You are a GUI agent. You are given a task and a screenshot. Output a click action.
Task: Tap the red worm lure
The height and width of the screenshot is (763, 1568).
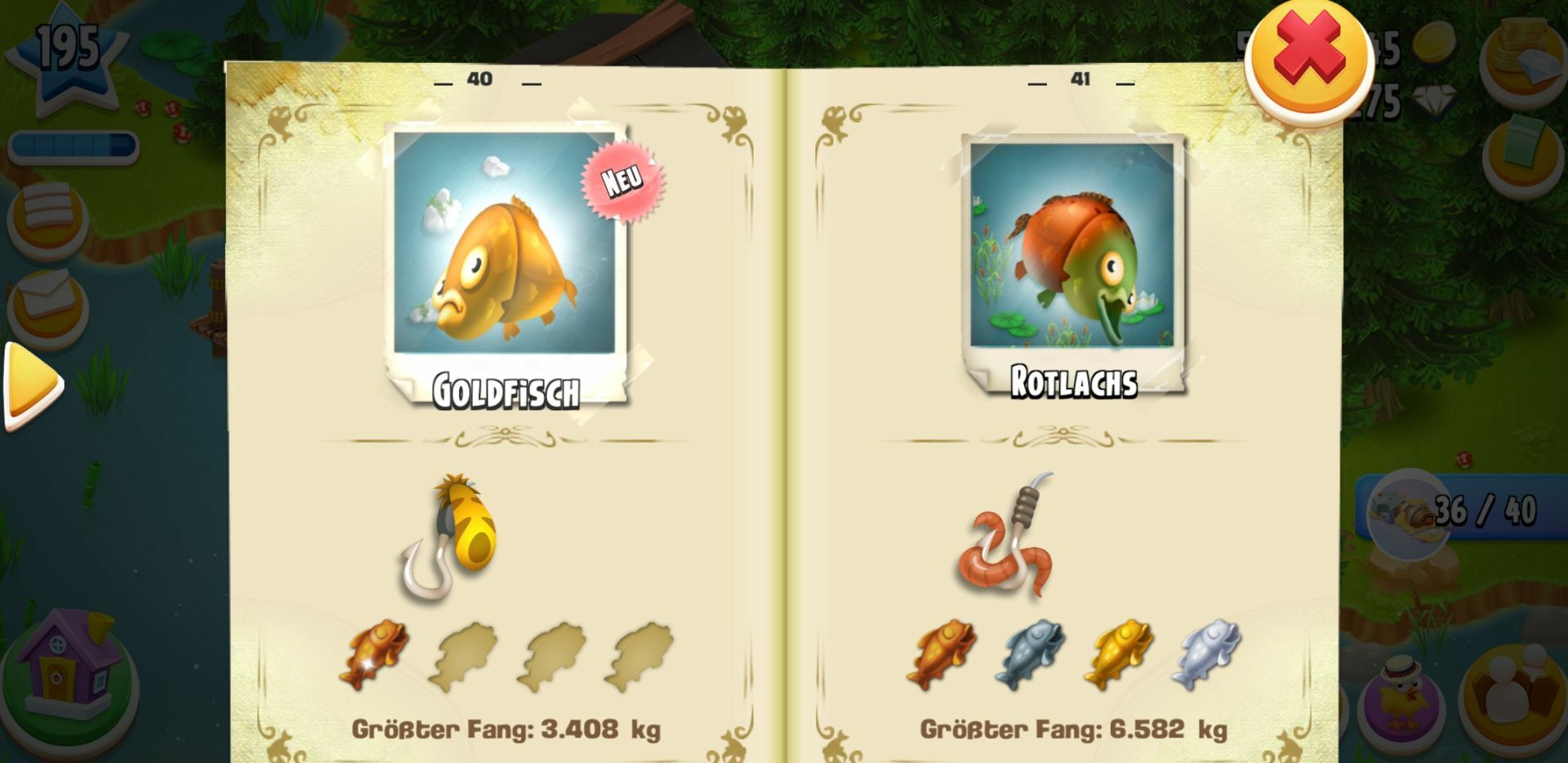pyautogui.click(x=1007, y=539)
